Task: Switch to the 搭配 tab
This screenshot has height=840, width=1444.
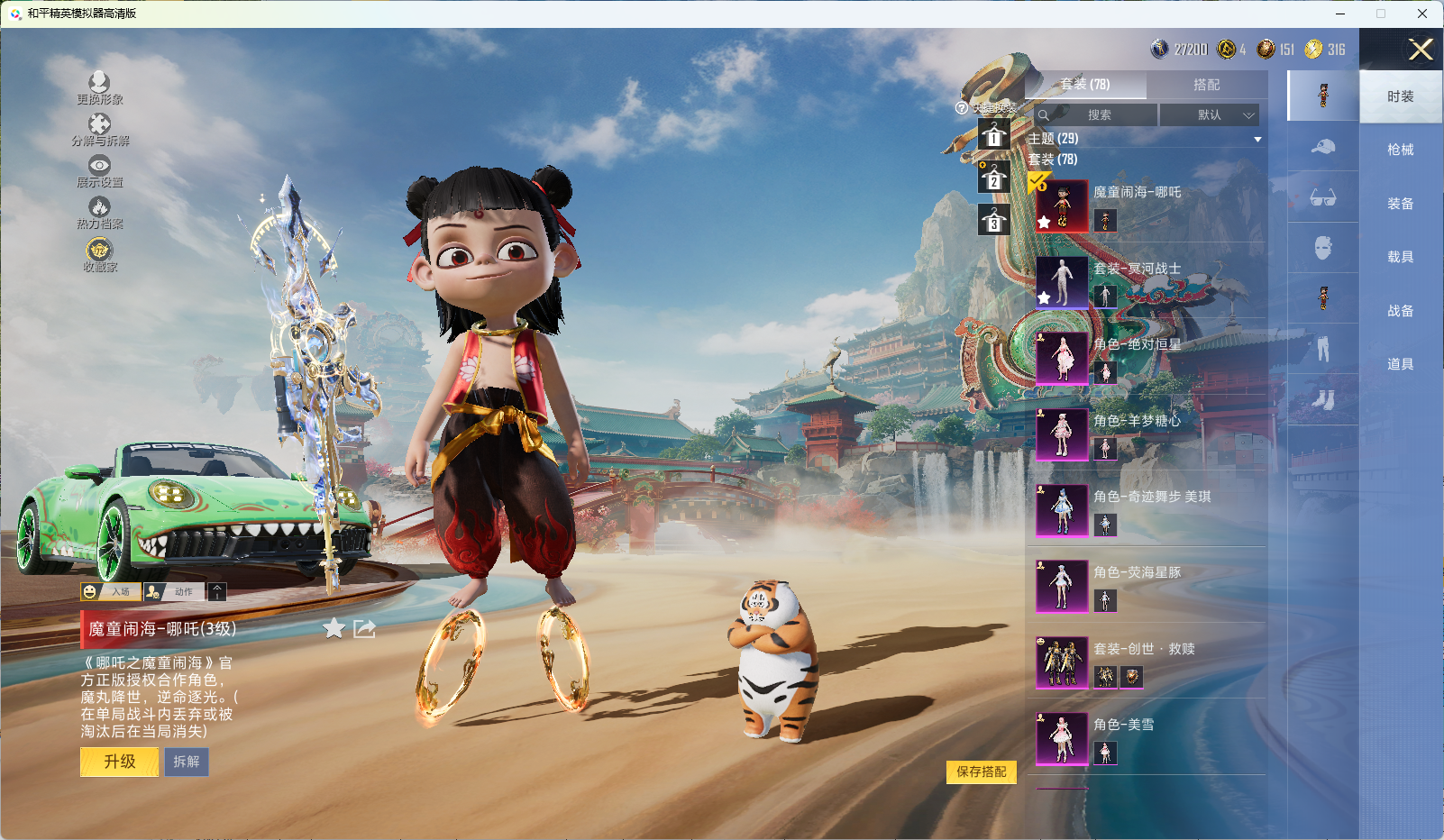Action: click(1206, 85)
